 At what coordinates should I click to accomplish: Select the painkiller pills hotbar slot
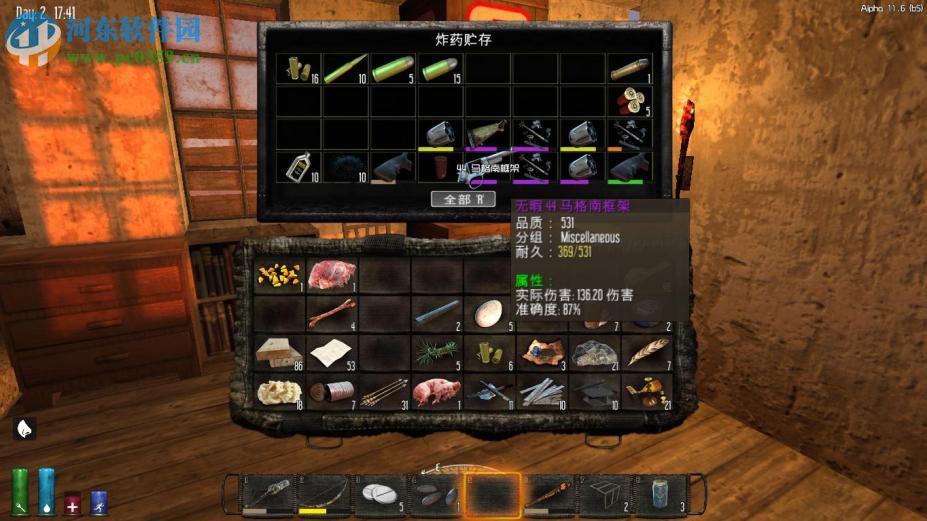pyautogui.click(x=381, y=494)
